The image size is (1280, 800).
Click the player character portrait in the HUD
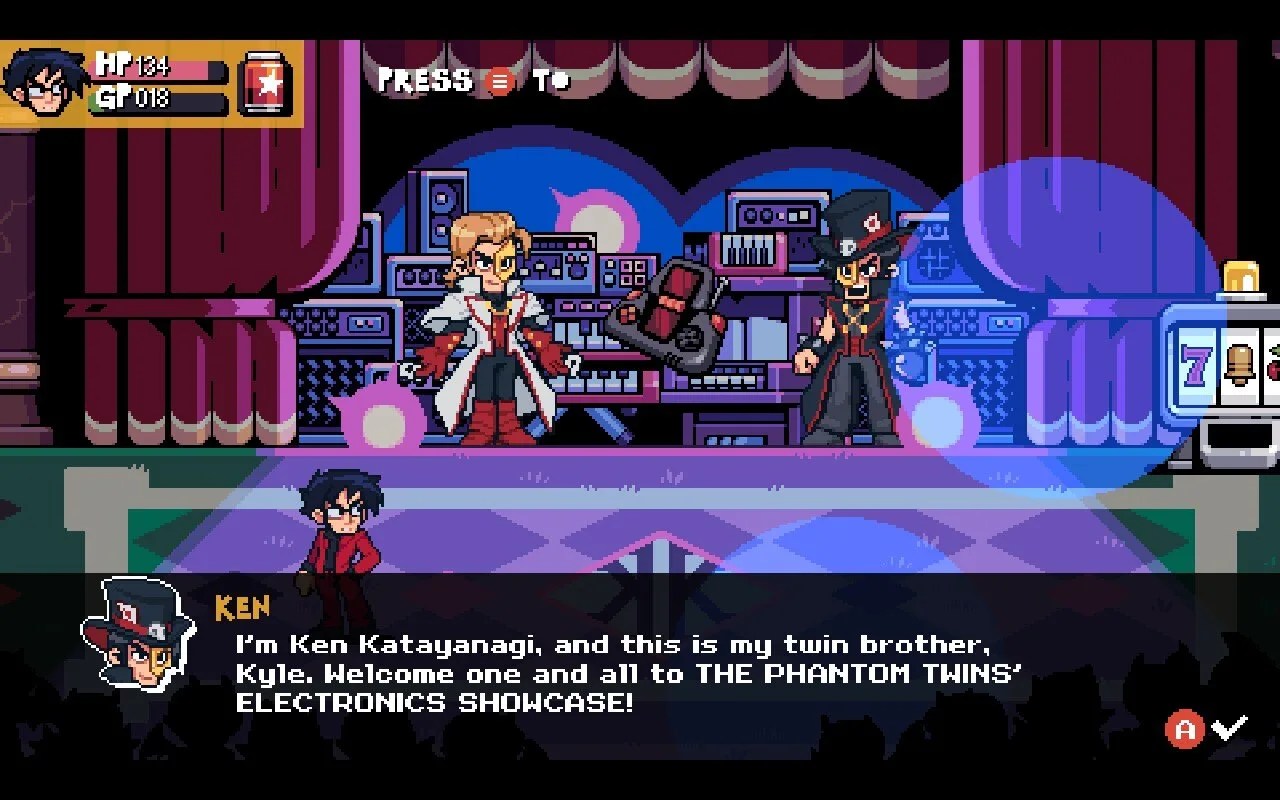(43, 82)
